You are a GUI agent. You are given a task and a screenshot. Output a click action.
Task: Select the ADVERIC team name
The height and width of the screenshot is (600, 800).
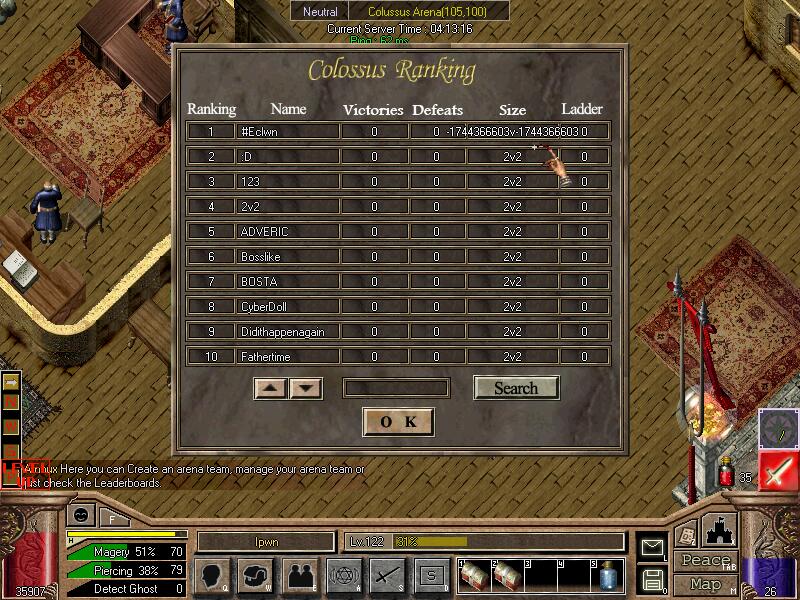coord(286,232)
